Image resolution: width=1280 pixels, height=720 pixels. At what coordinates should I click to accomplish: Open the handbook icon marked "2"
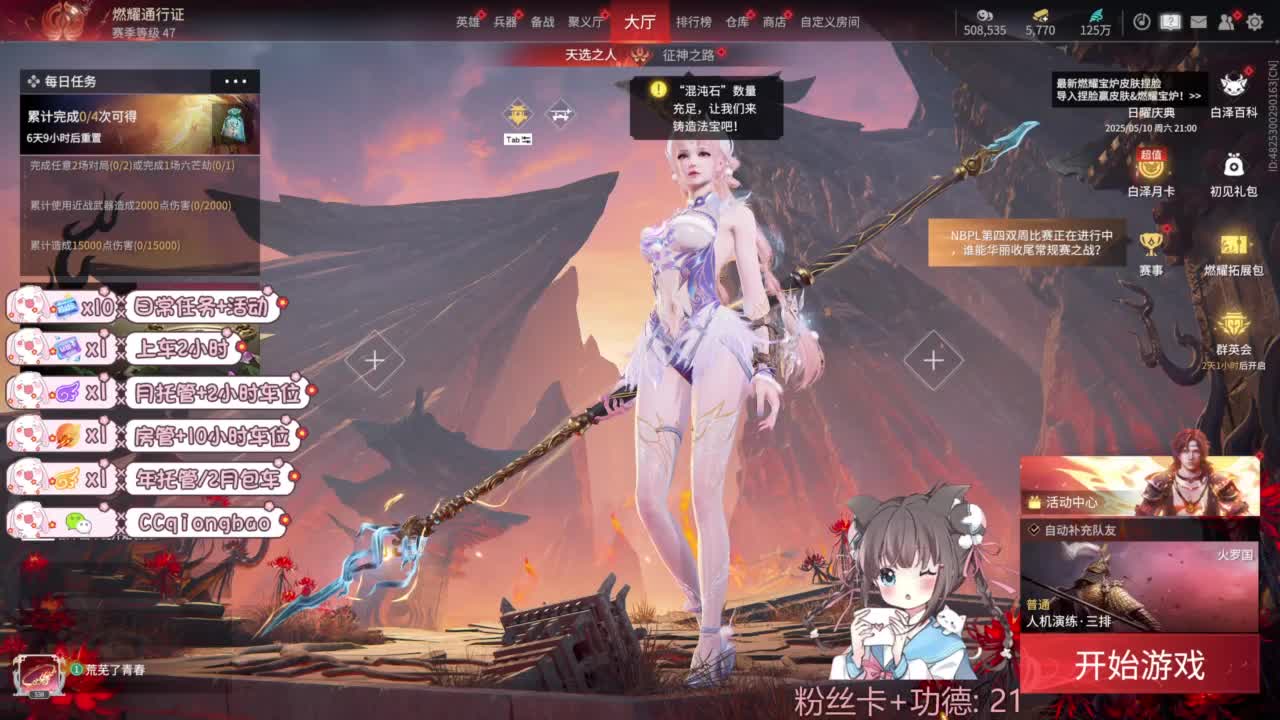pyautogui.click(x=1170, y=20)
